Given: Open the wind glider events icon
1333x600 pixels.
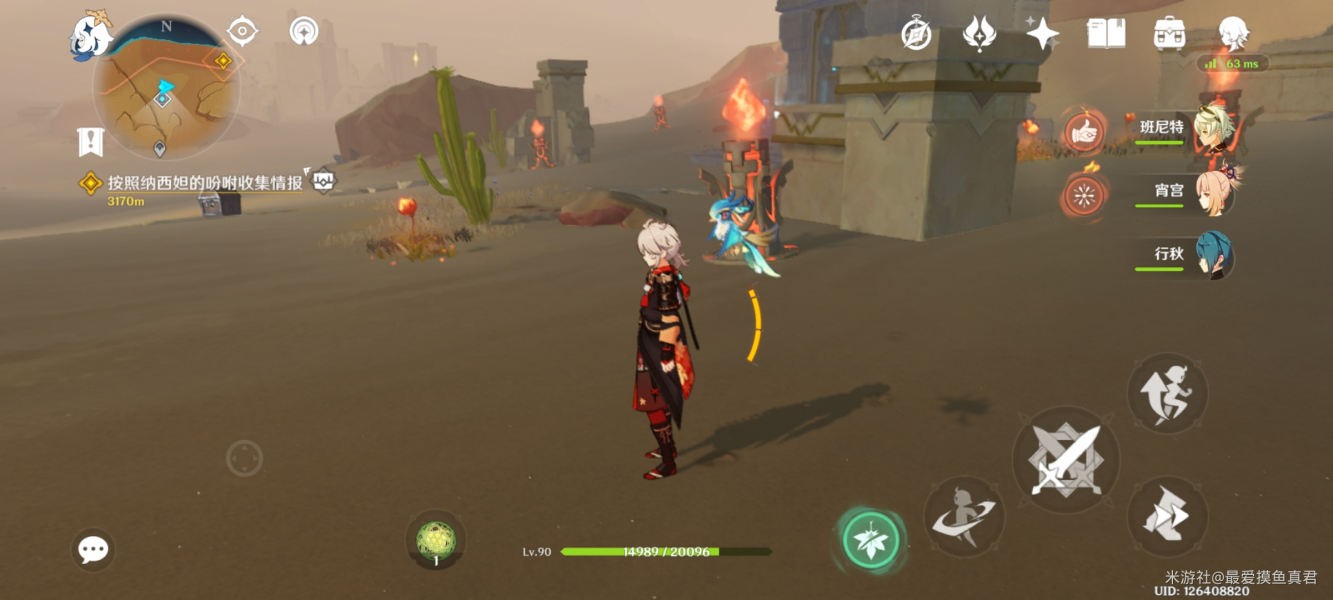Looking at the screenshot, I should click(979, 35).
